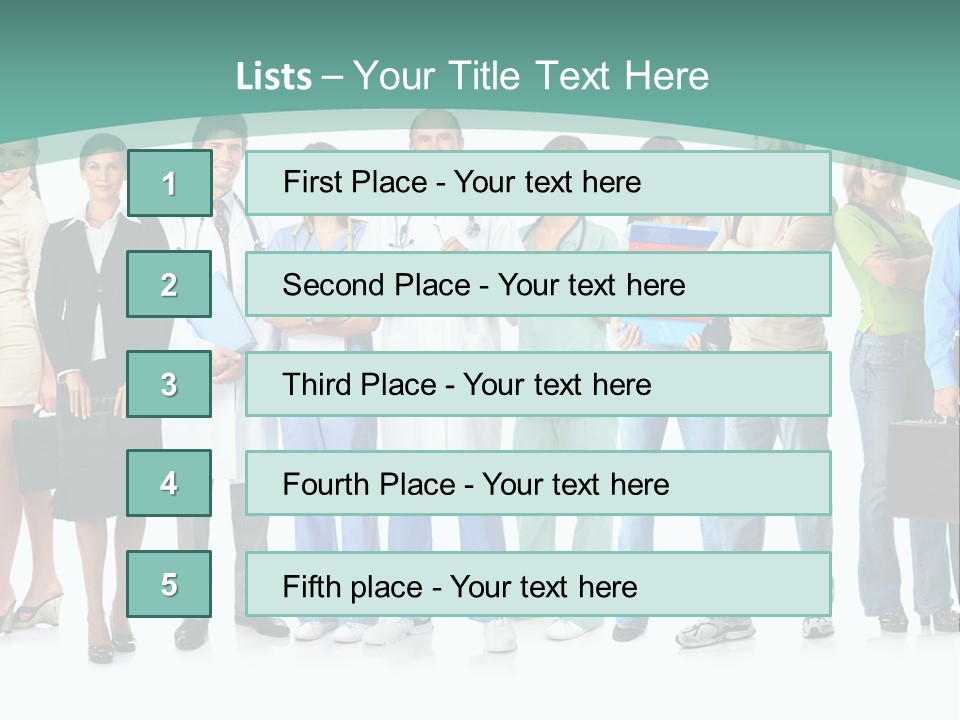
Task: Select the number 1 box
Action: [169, 183]
